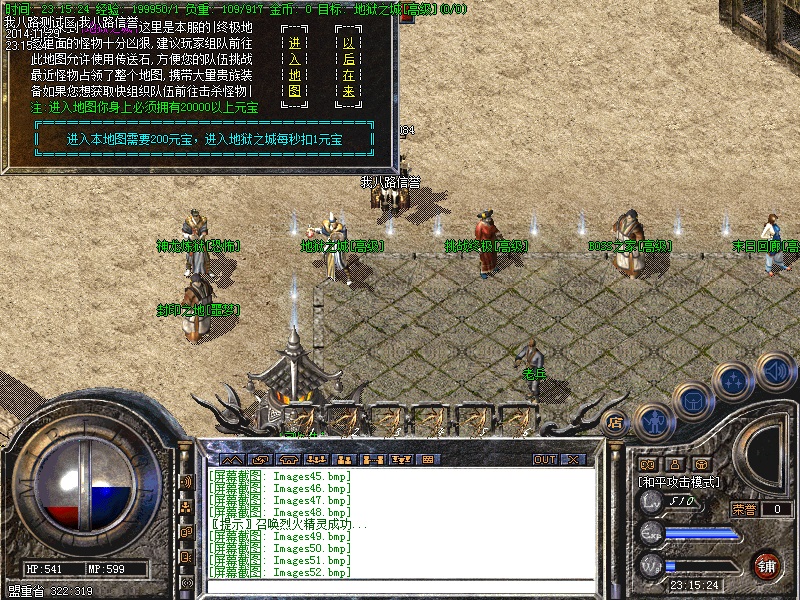Open the mountain map icon on chat toolbar

point(232,459)
